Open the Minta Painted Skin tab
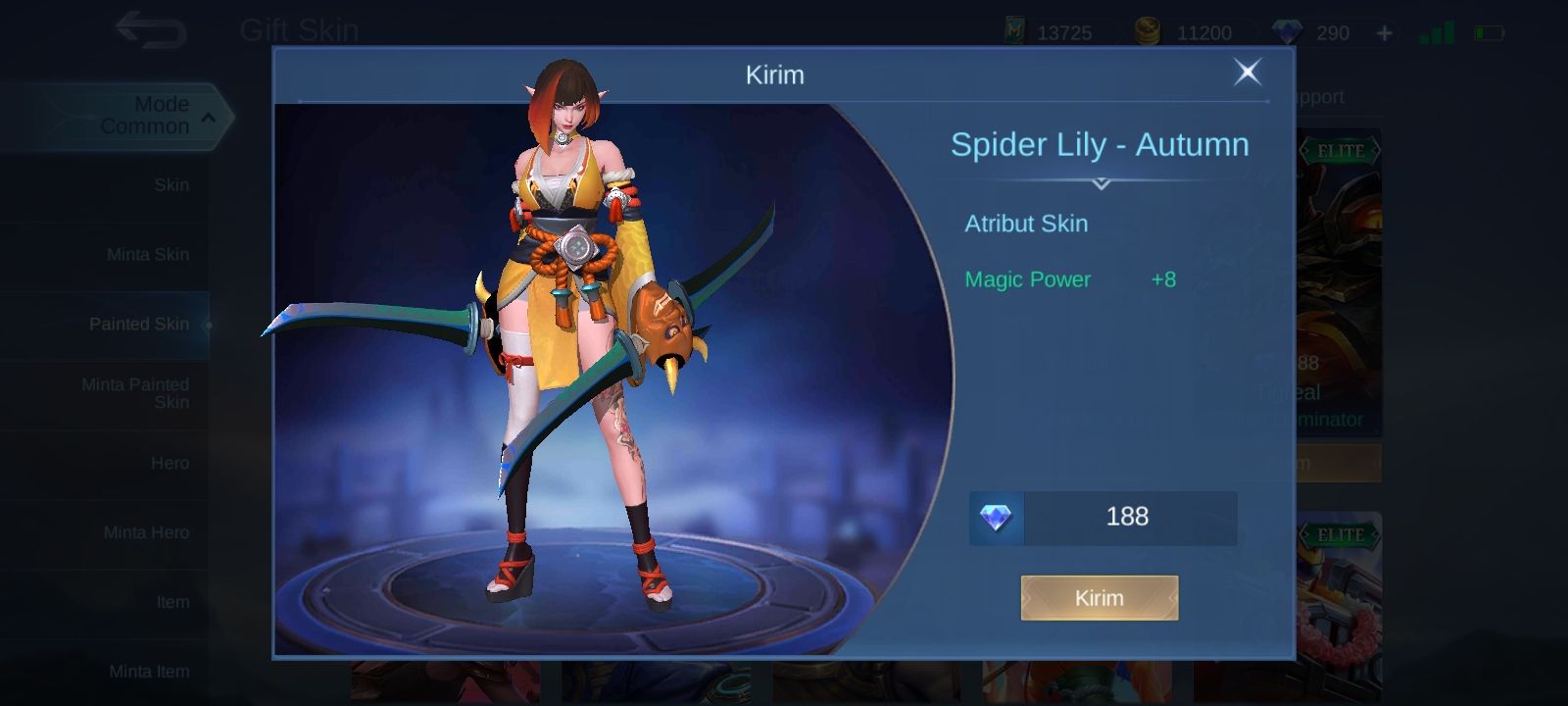The width and height of the screenshot is (1568, 706). [135, 393]
